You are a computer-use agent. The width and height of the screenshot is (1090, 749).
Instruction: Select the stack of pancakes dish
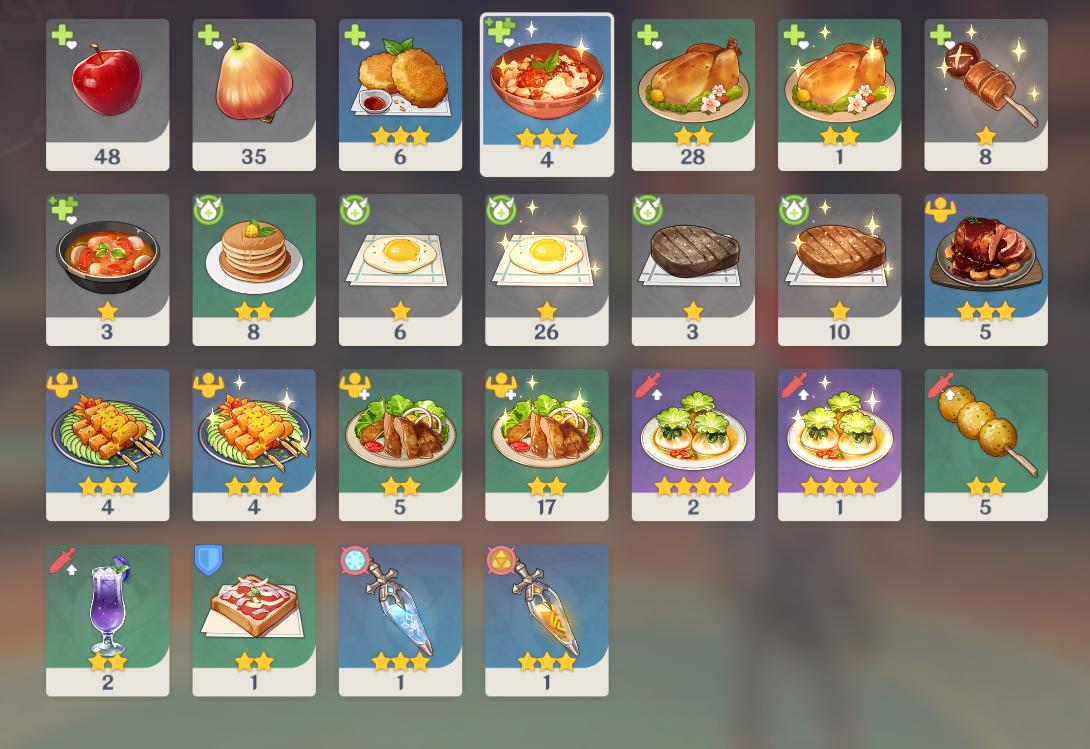pyautogui.click(x=254, y=269)
